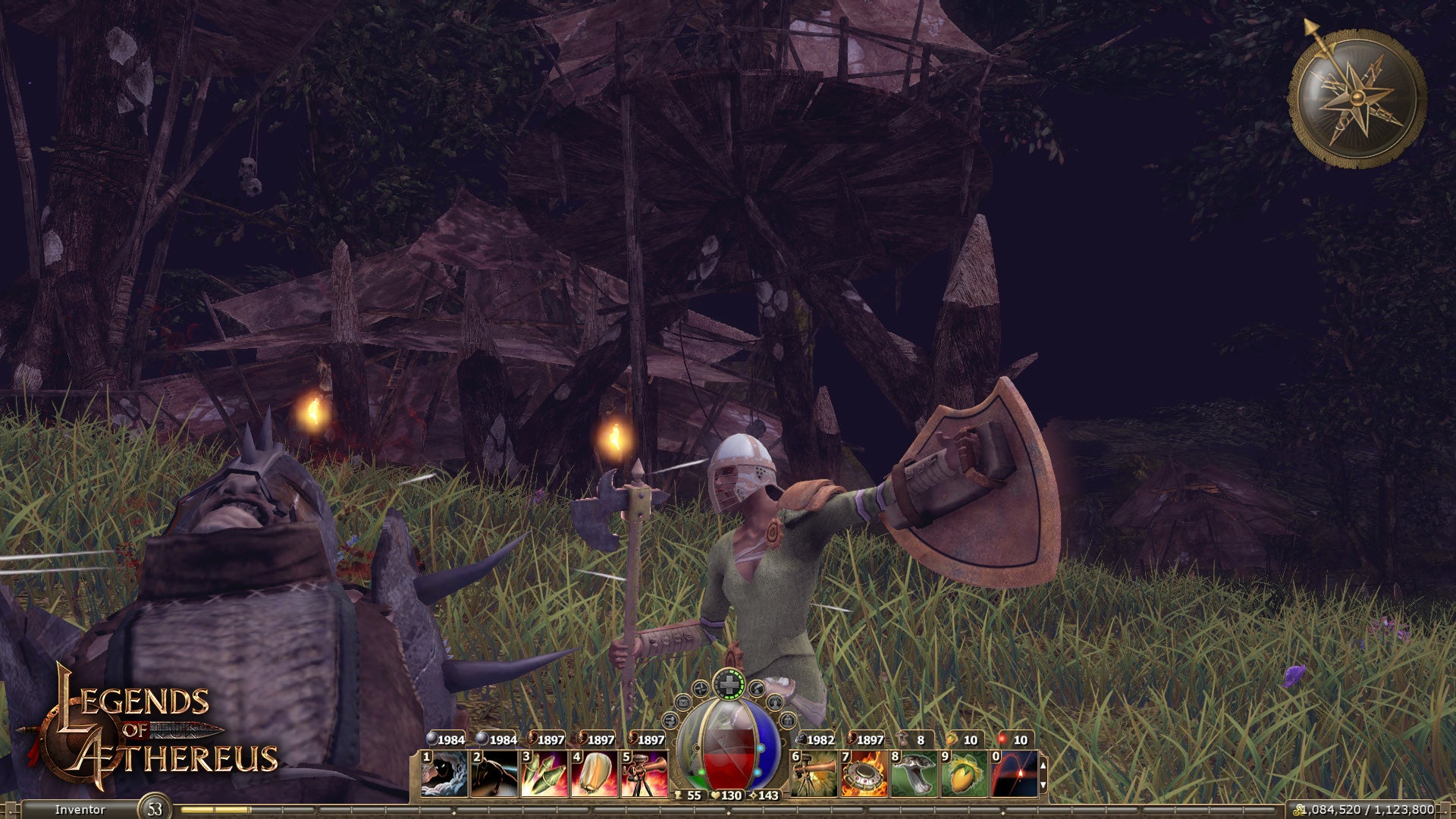1456x819 pixels.
Task: Consume the grey mushroom in slot 8
Action: pos(914,773)
